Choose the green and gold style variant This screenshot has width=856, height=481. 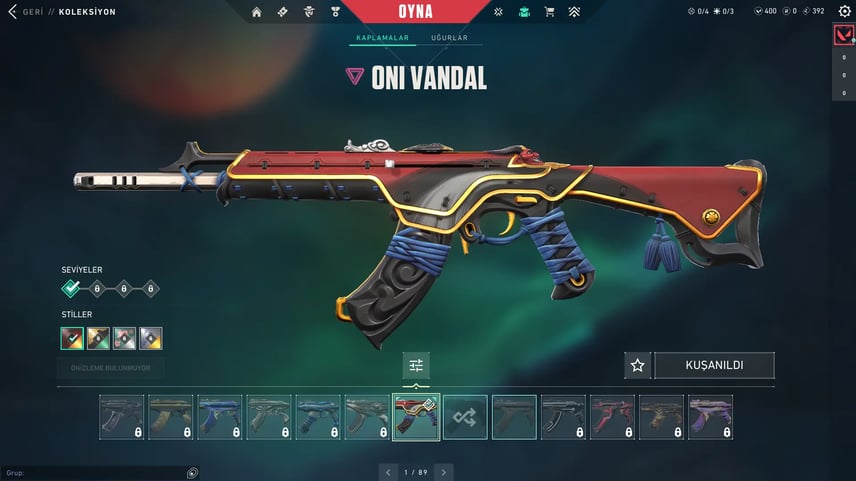[98, 338]
